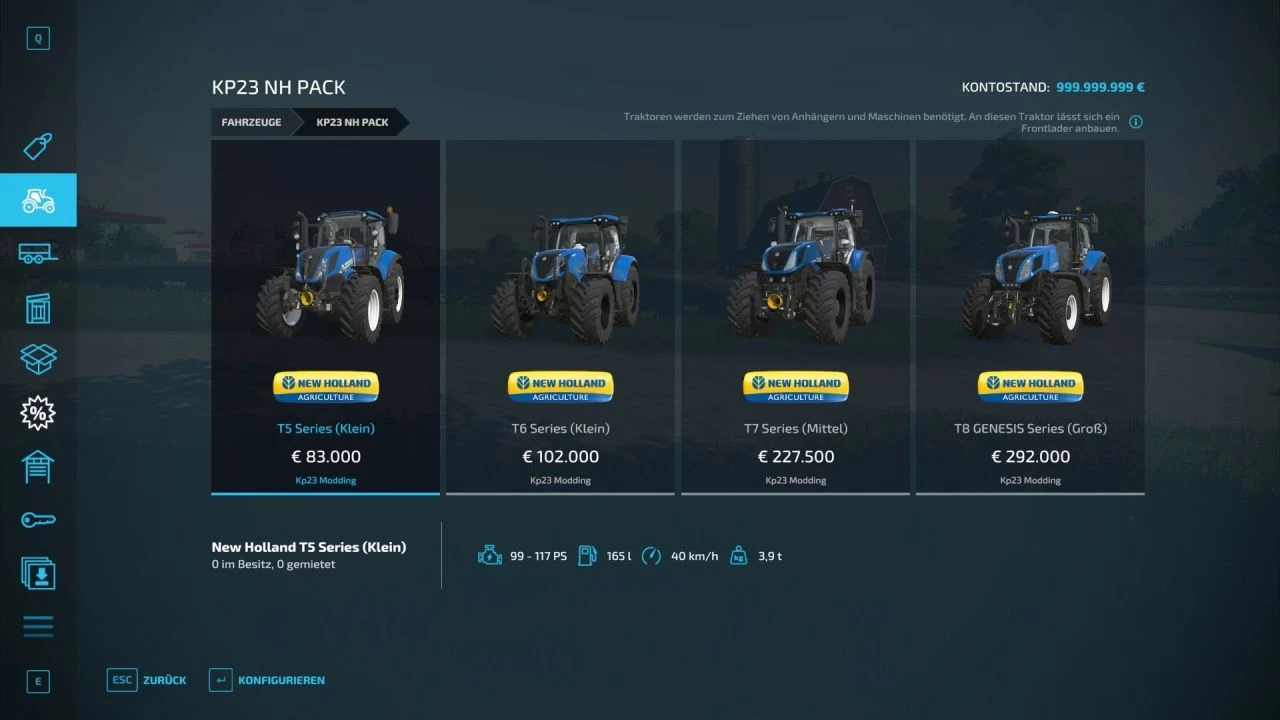Open the tractor vehicles category icon

click(38, 200)
